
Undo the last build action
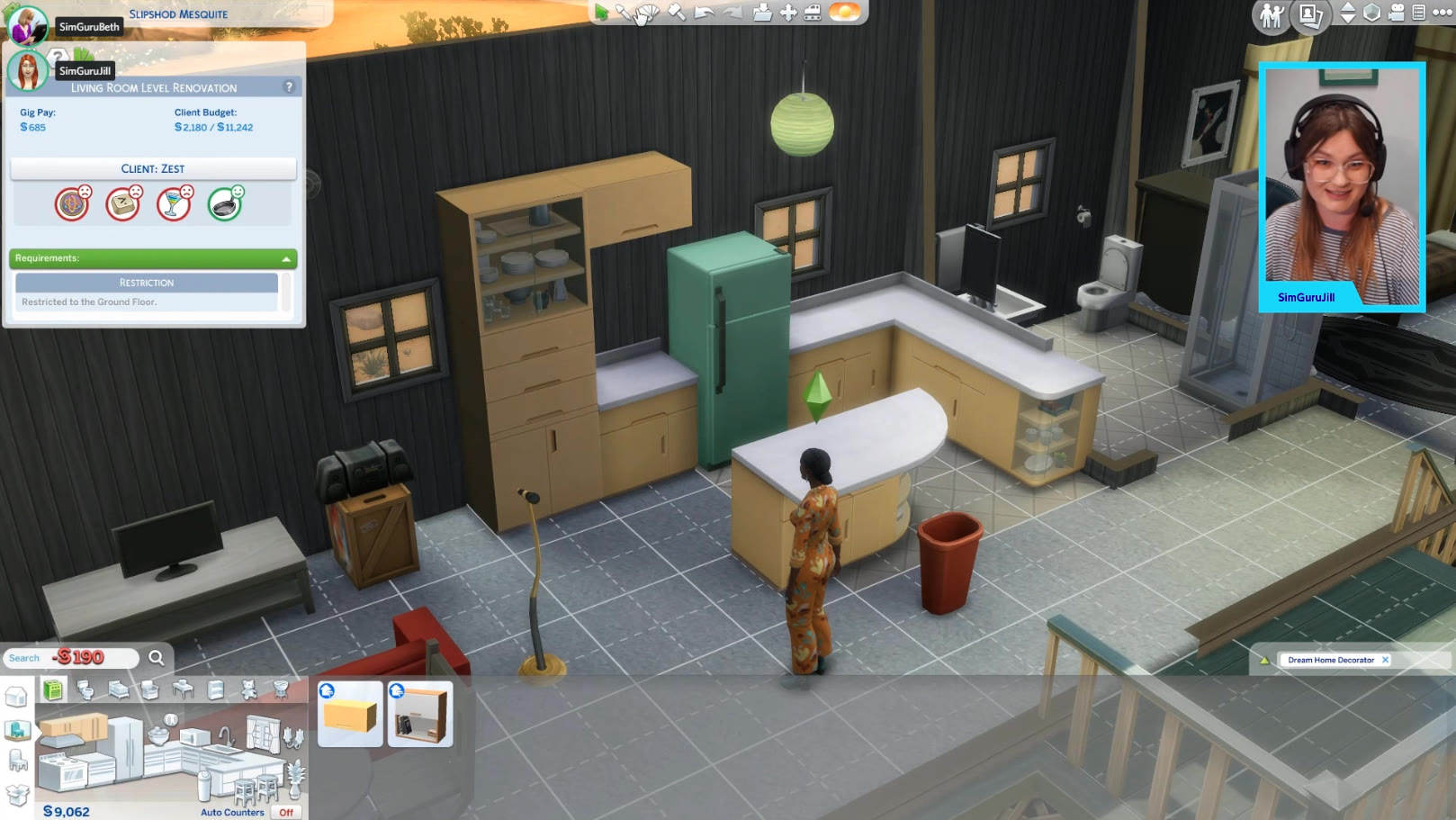coord(705,12)
